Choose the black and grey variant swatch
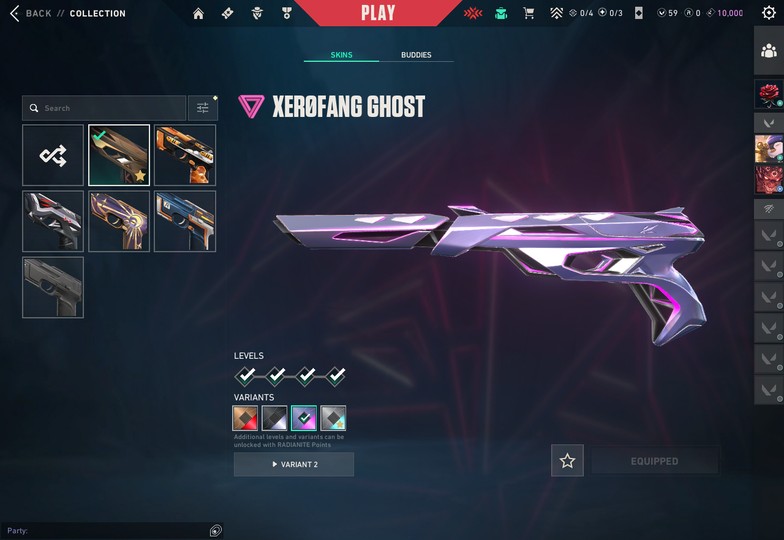Screen dimensions: 784x540 pyautogui.click(x=274, y=418)
